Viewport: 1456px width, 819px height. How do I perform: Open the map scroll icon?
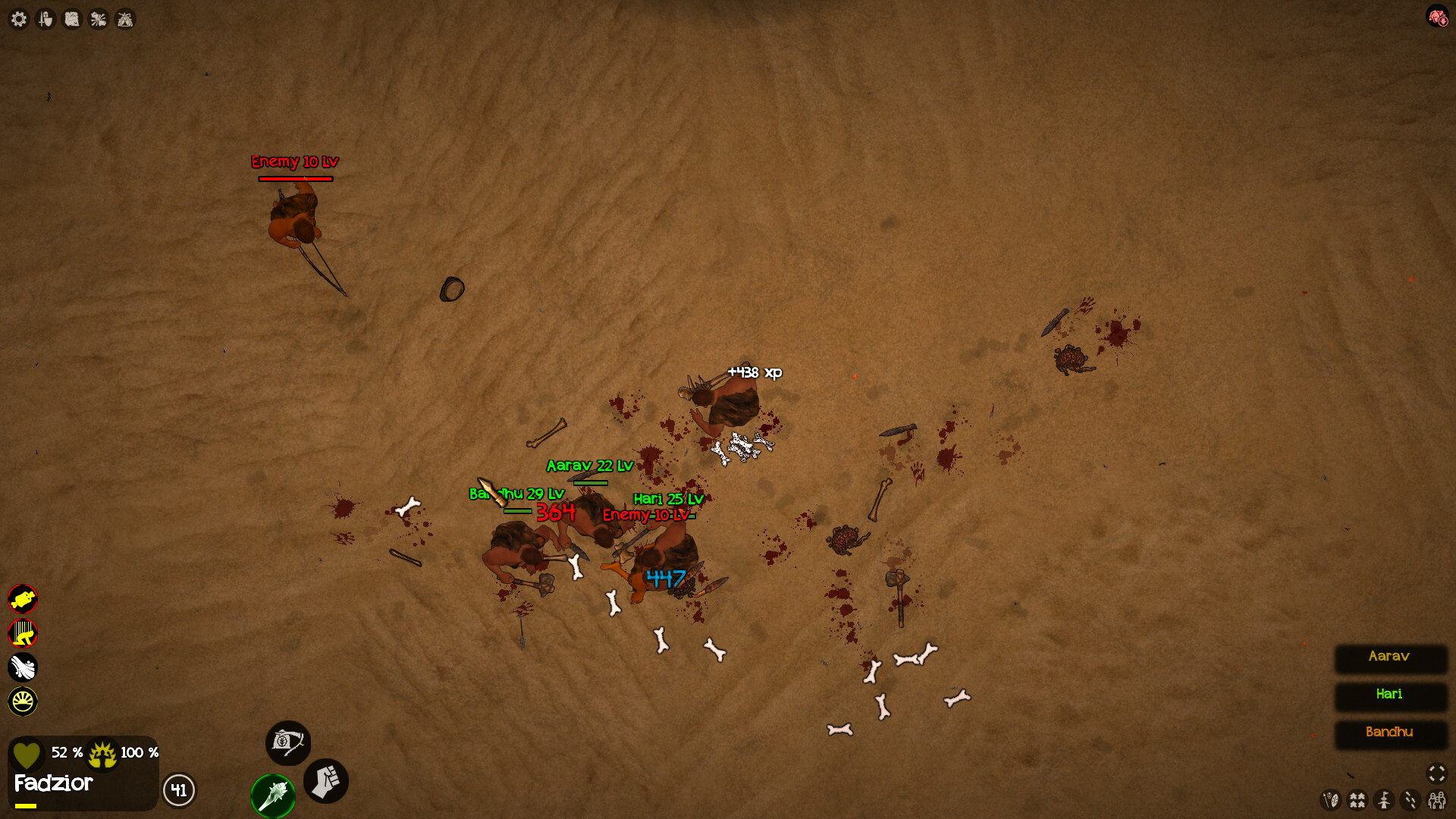coord(72,19)
